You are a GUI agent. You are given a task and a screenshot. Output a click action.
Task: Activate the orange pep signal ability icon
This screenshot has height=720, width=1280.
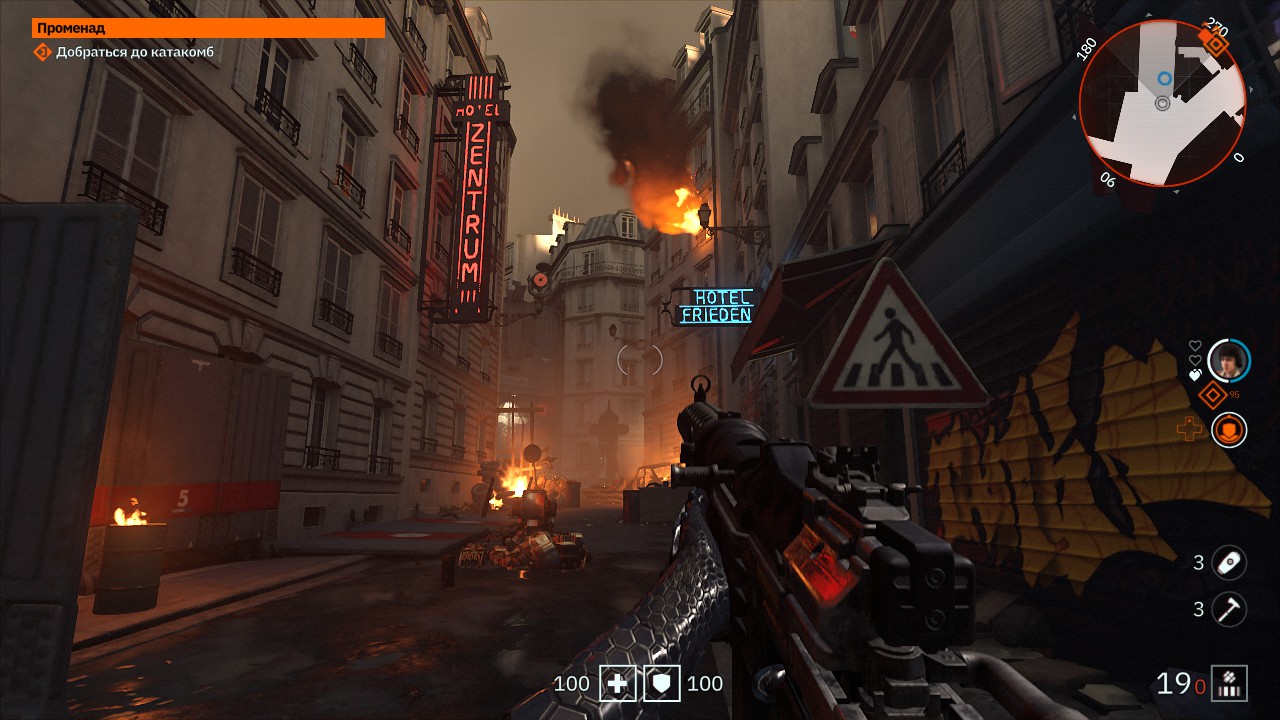click(1229, 430)
